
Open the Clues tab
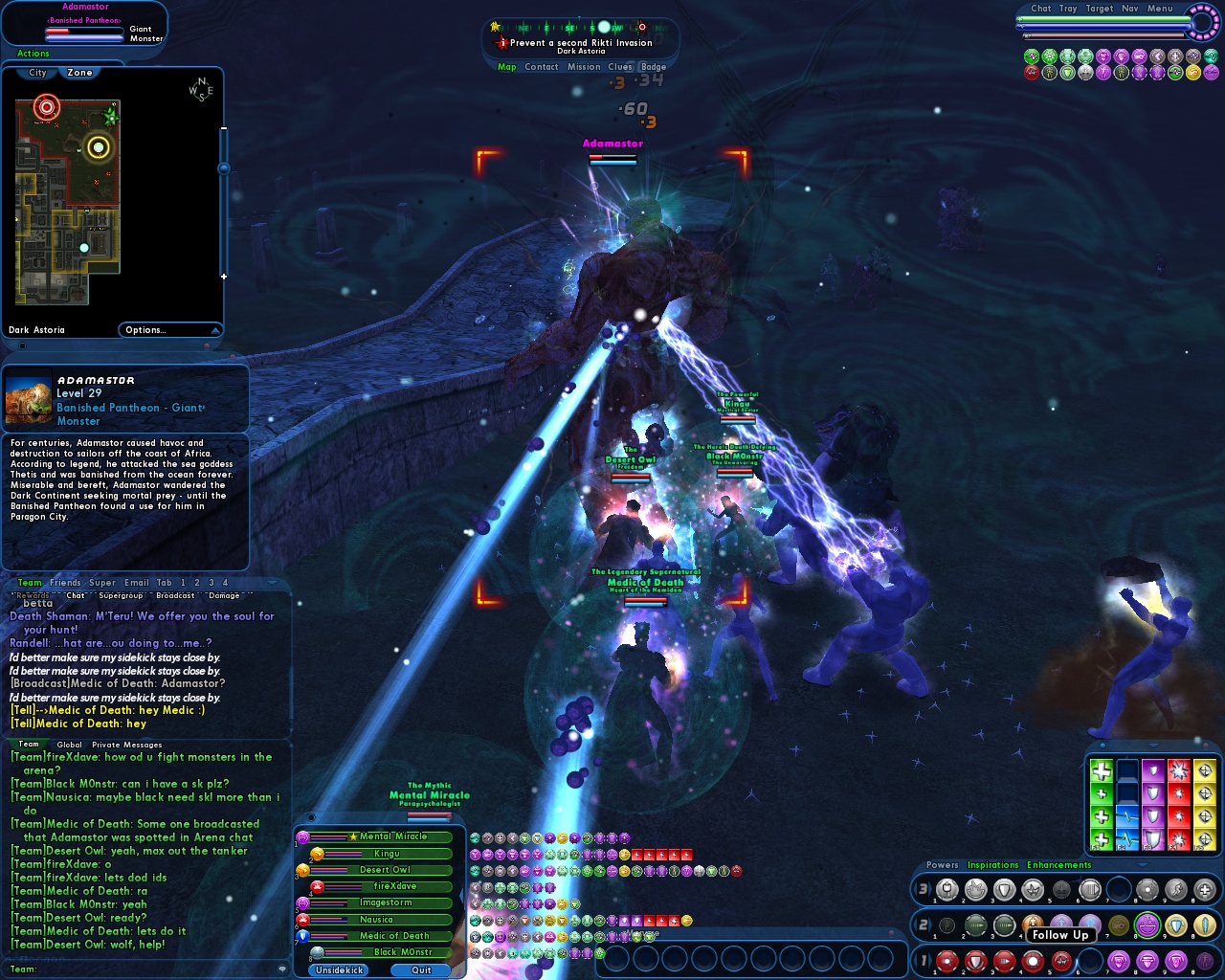pyautogui.click(x=620, y=67)
